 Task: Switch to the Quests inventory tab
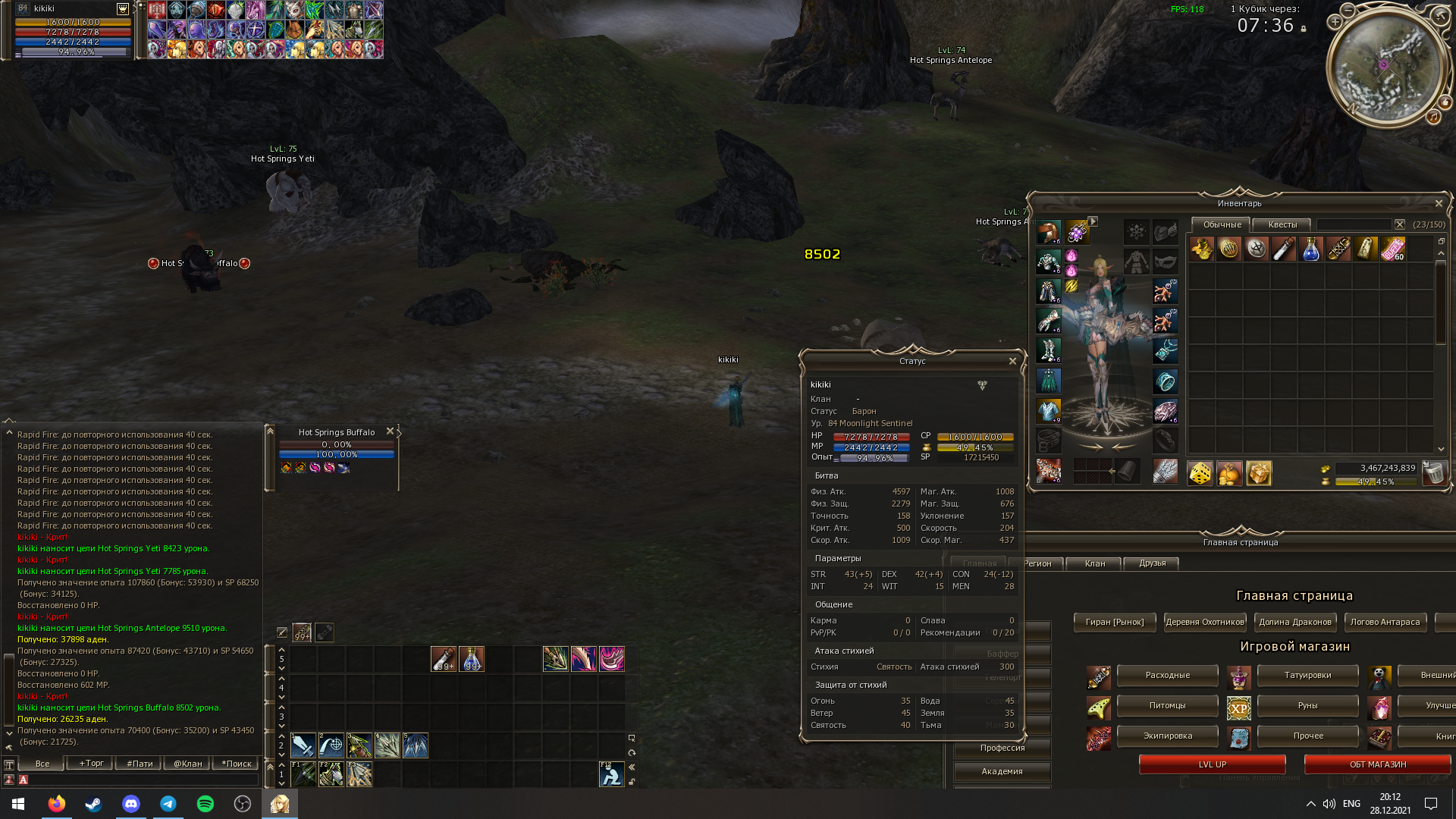point(1282,224)
